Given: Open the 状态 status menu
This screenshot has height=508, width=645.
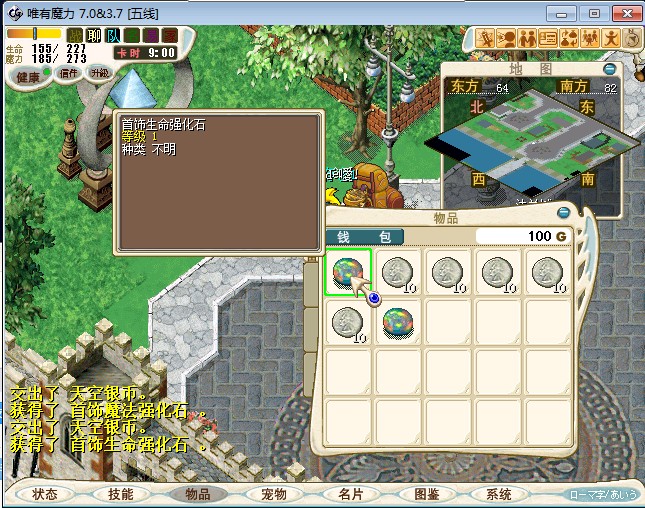Looking at the screenshot, I should (45, 494).
